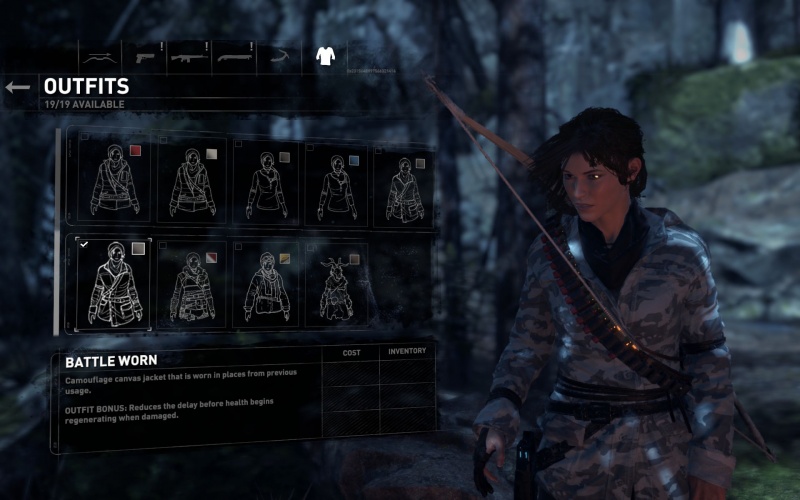
Task: Click the outfit list scrollbar
Action: pyautogui.click(x=57, y=231)
